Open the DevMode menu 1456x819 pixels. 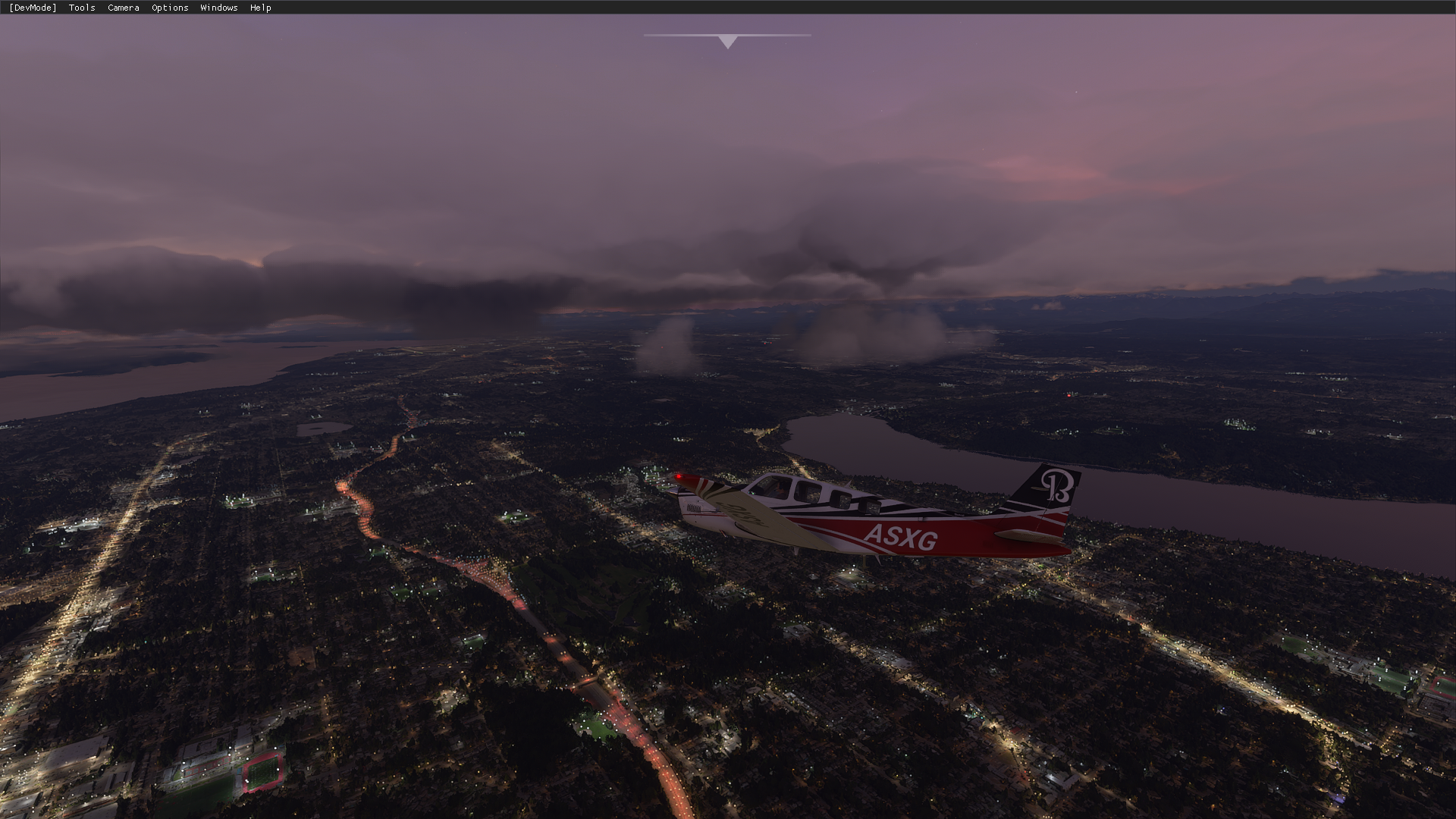[33, 8]
